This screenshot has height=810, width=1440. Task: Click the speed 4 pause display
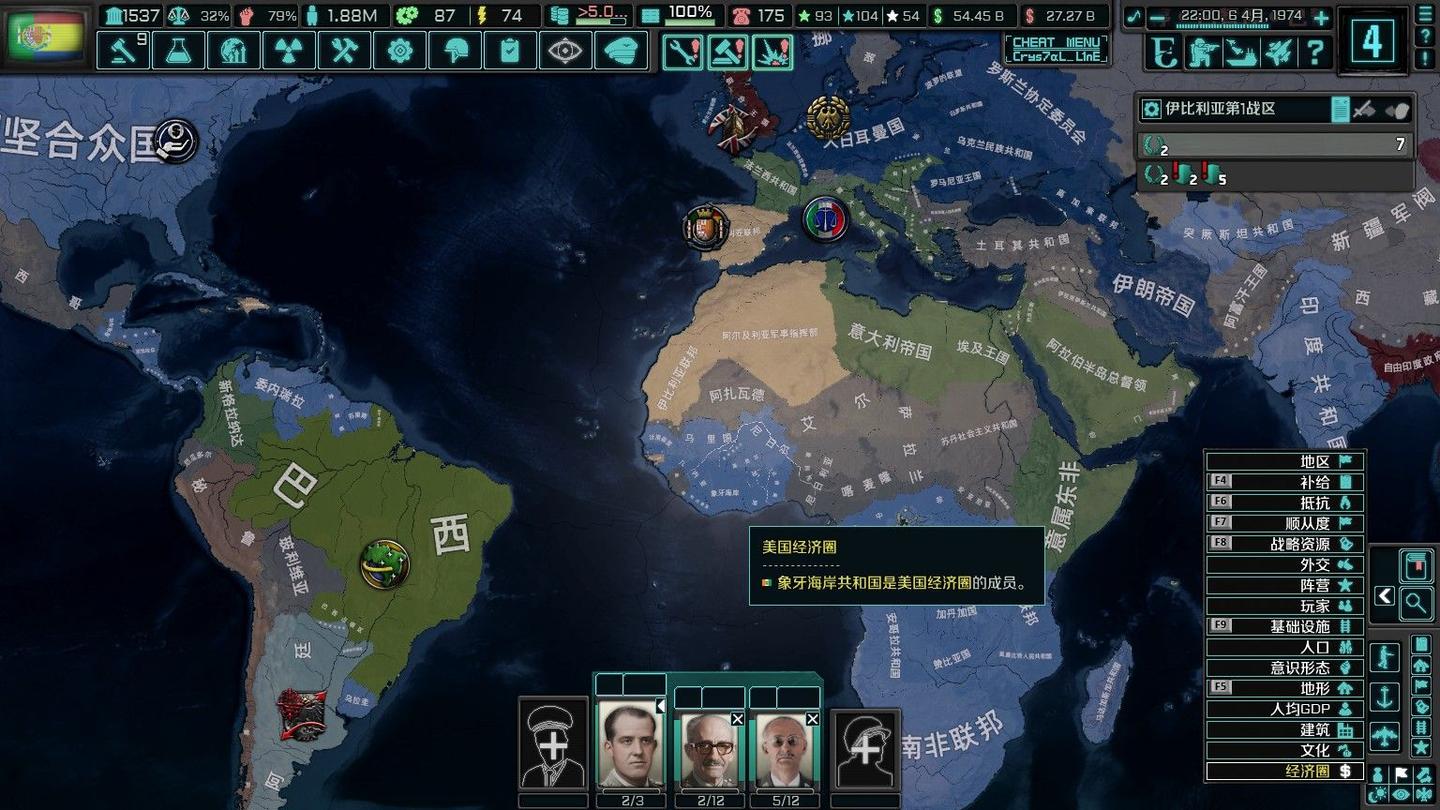click(1372, 40)
